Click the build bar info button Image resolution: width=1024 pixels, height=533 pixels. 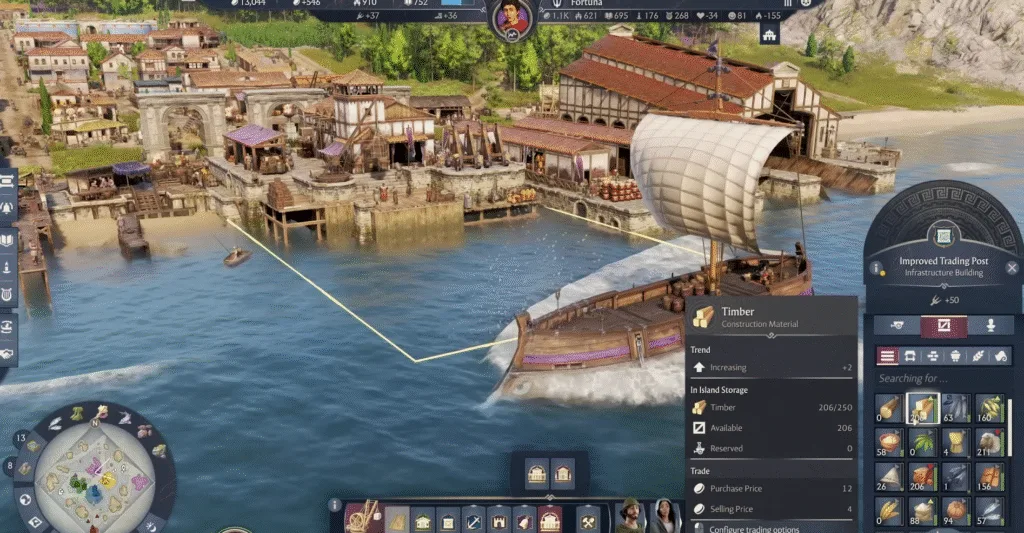(336, 506)
